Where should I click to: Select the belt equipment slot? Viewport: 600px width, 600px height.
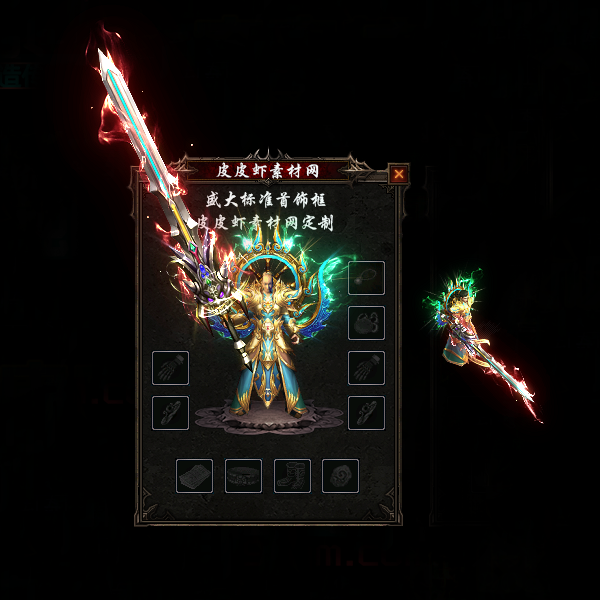(x=243, y=476)
